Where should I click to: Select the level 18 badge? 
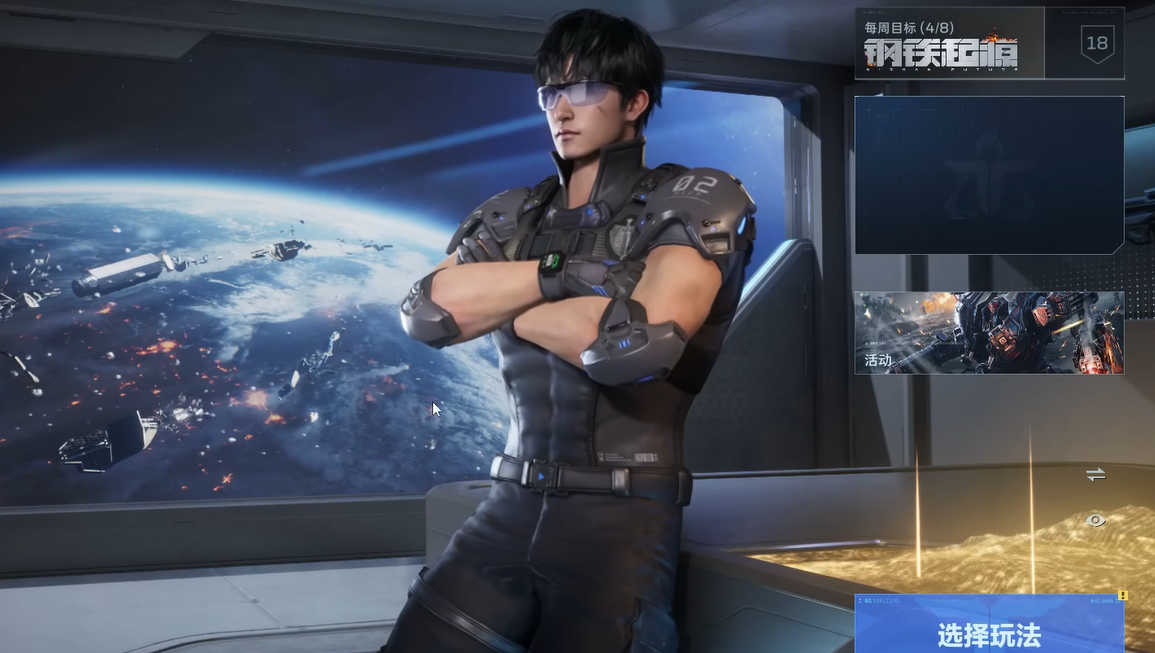click(1097, 43)
